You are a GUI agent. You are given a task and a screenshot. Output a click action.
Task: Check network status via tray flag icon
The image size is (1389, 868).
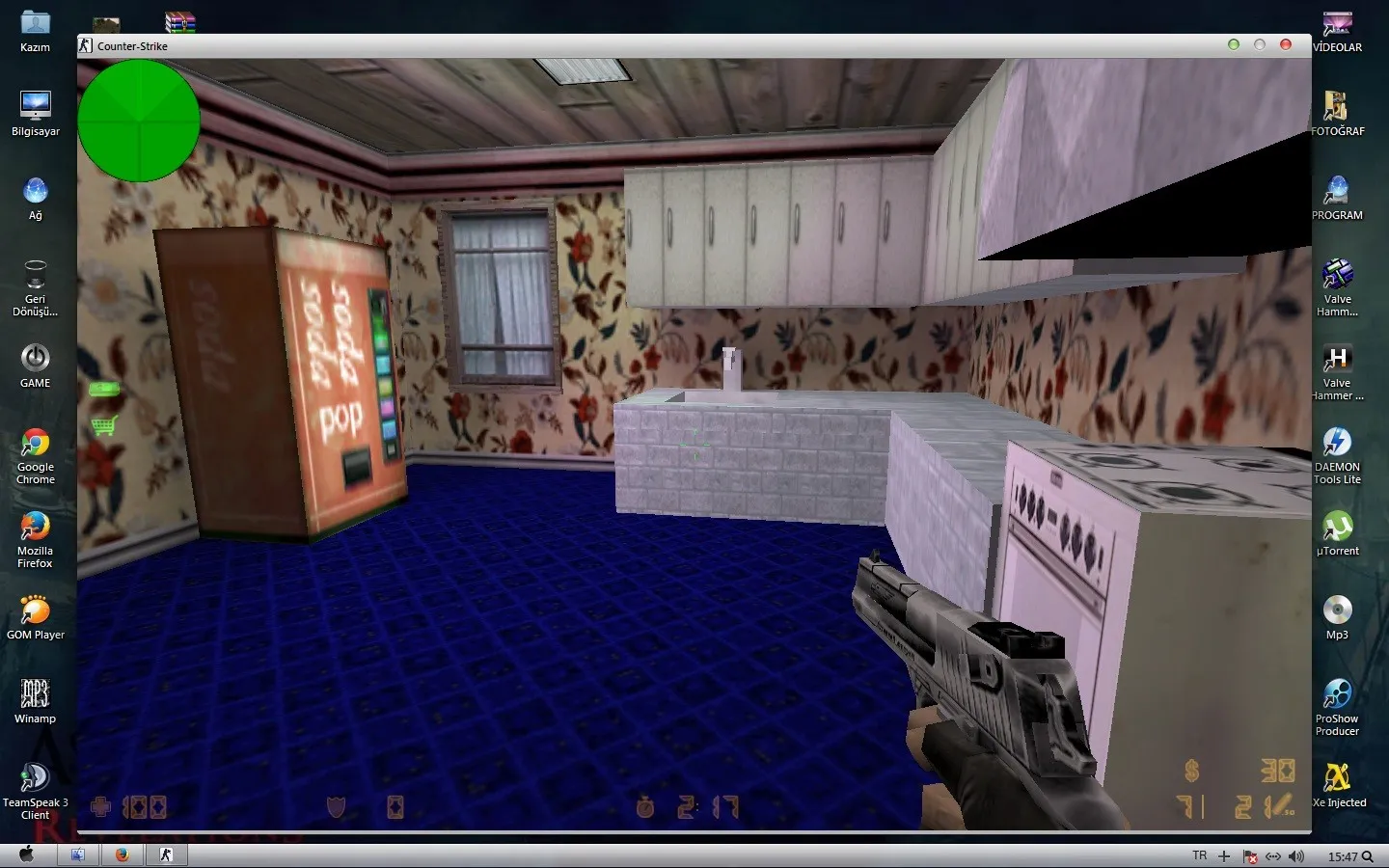point(1250,855)
